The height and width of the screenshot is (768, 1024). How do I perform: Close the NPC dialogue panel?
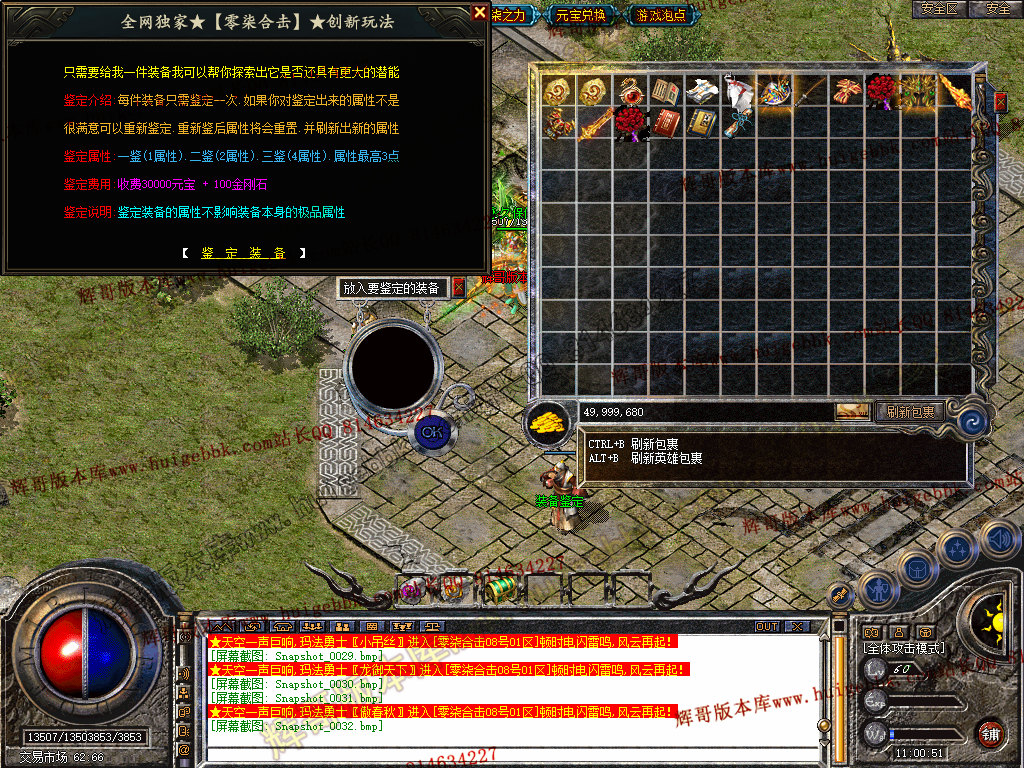[480, 13]
